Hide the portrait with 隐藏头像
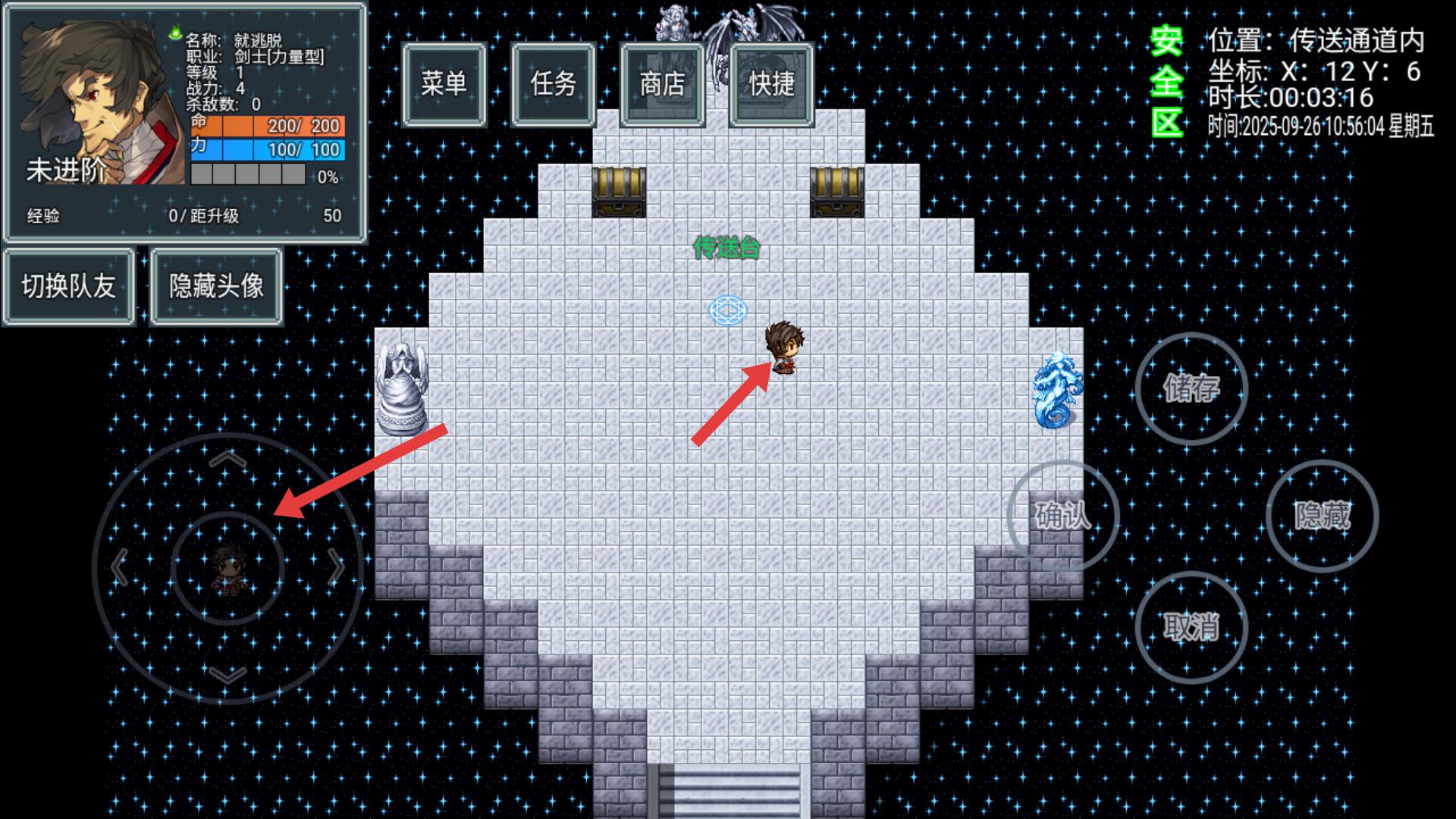The image size is (1456, 819). 216,287
